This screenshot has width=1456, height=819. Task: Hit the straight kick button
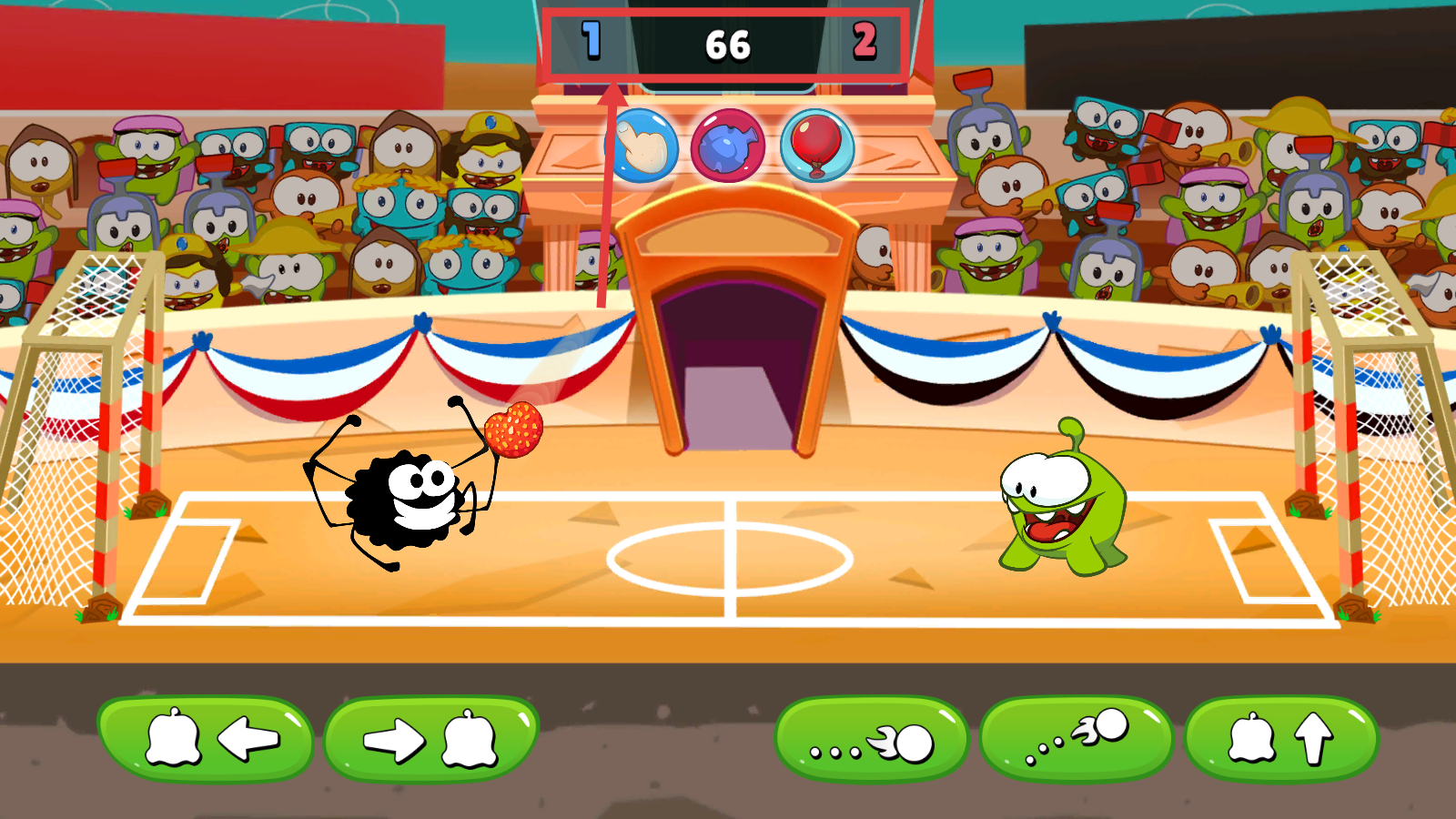coord(872,740)
